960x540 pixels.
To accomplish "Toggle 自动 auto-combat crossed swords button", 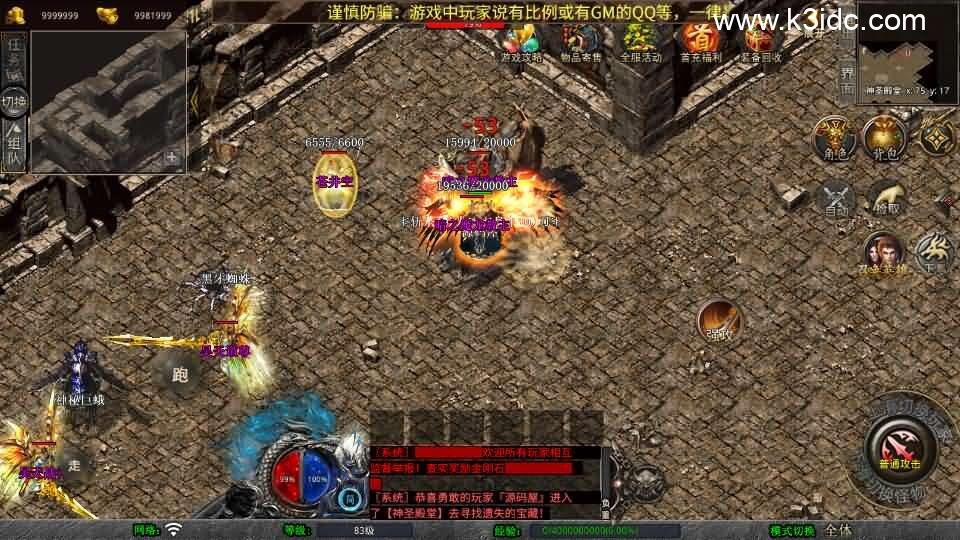I will (x=837, y=198).
